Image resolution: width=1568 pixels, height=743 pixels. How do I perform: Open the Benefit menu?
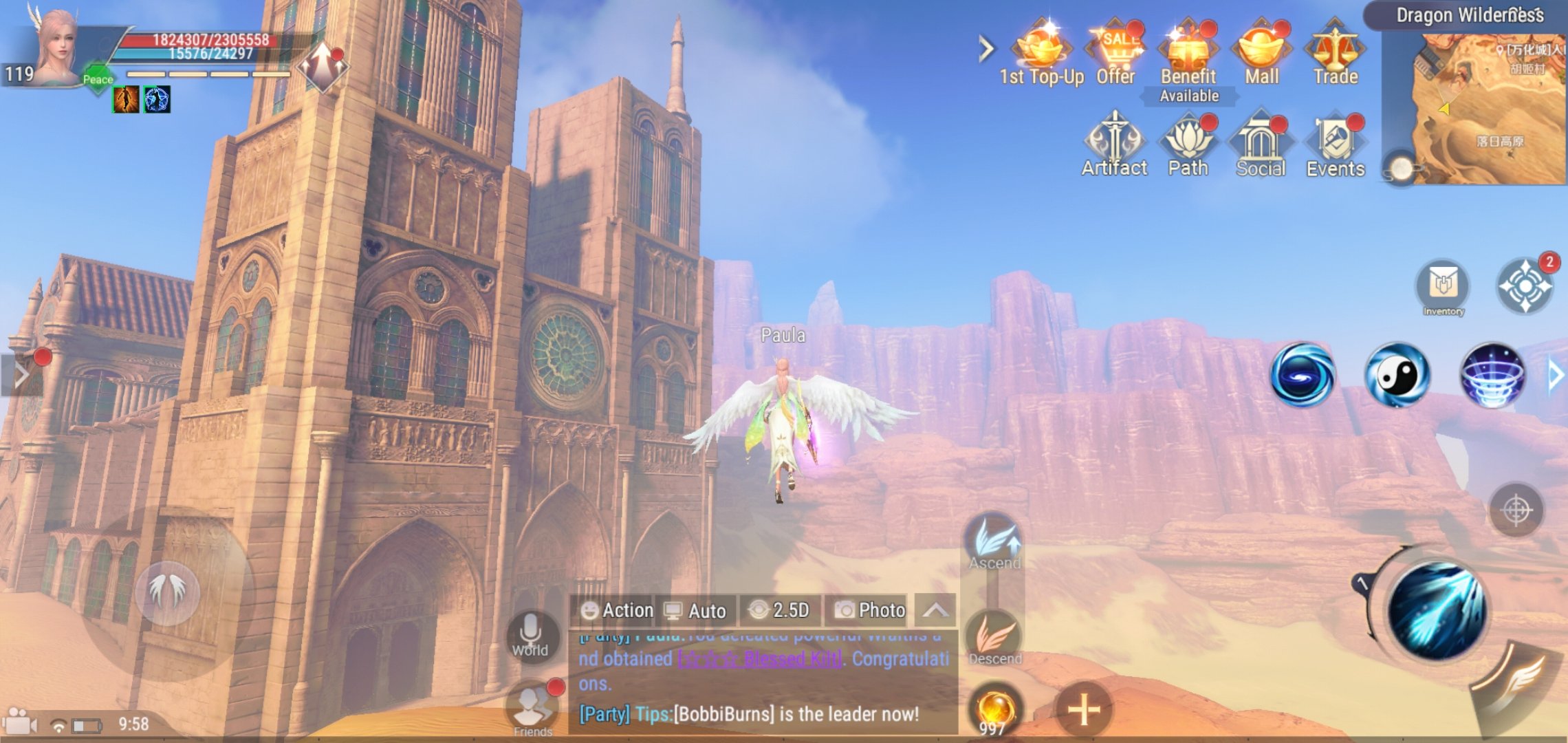pyautogui.click(x=1188, y=54)
